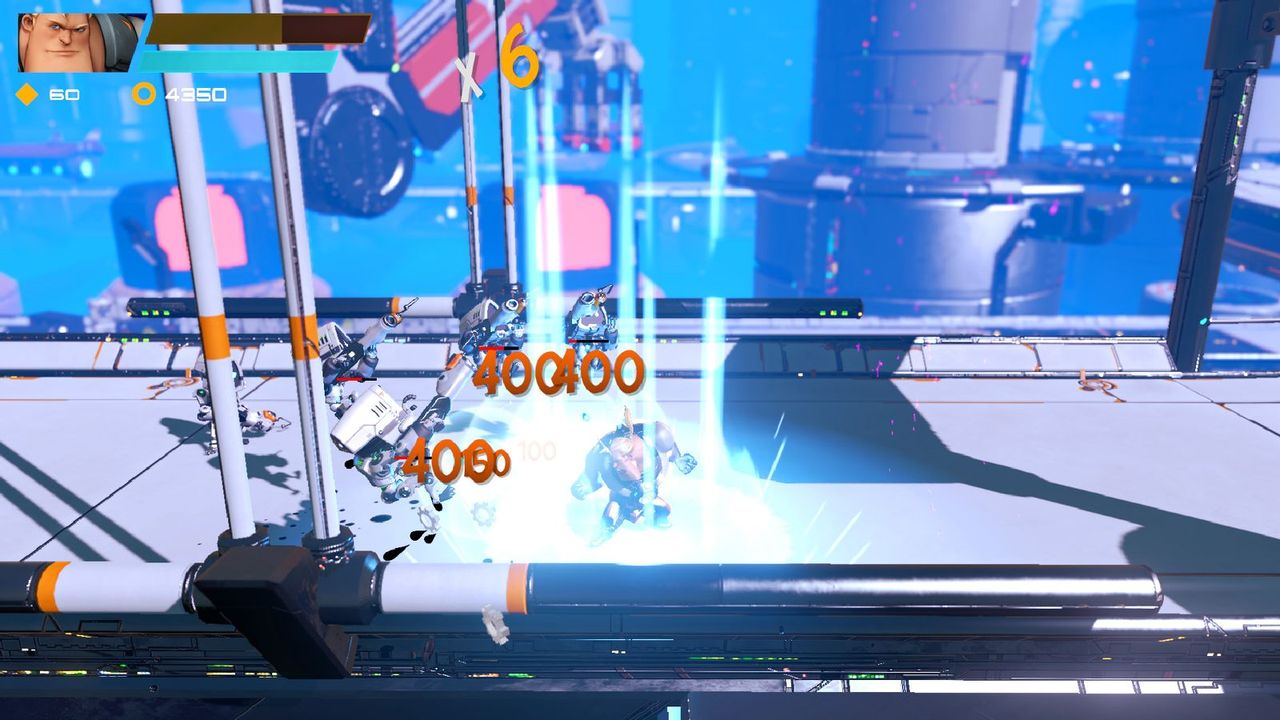The image size is (1280, 720).
Task: Click the gold coin icon beside 4350
Action: pyautogui.click(x=144, y=95)
